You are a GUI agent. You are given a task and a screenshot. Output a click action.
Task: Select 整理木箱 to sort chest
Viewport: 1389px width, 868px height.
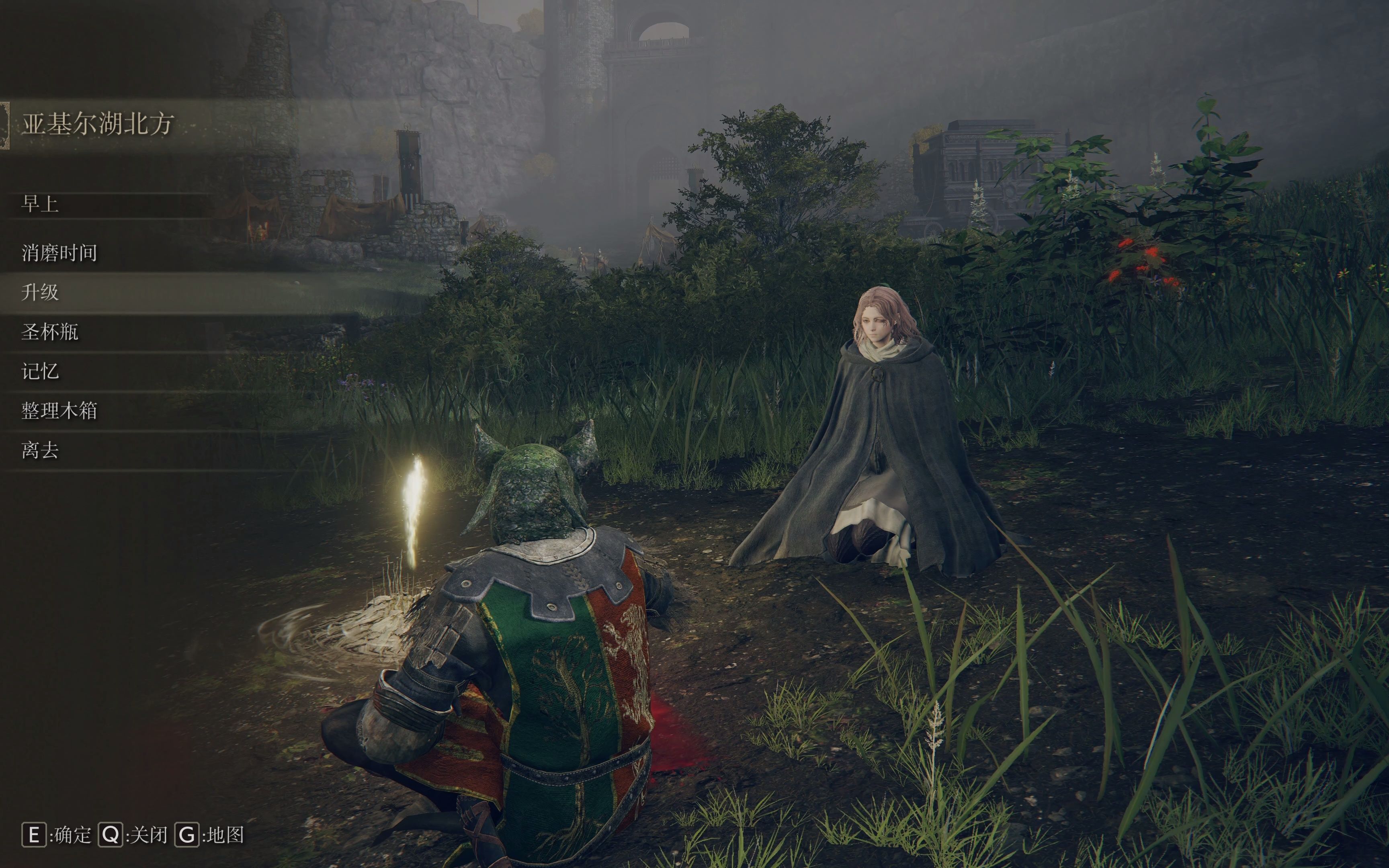[x=60, y=411]
